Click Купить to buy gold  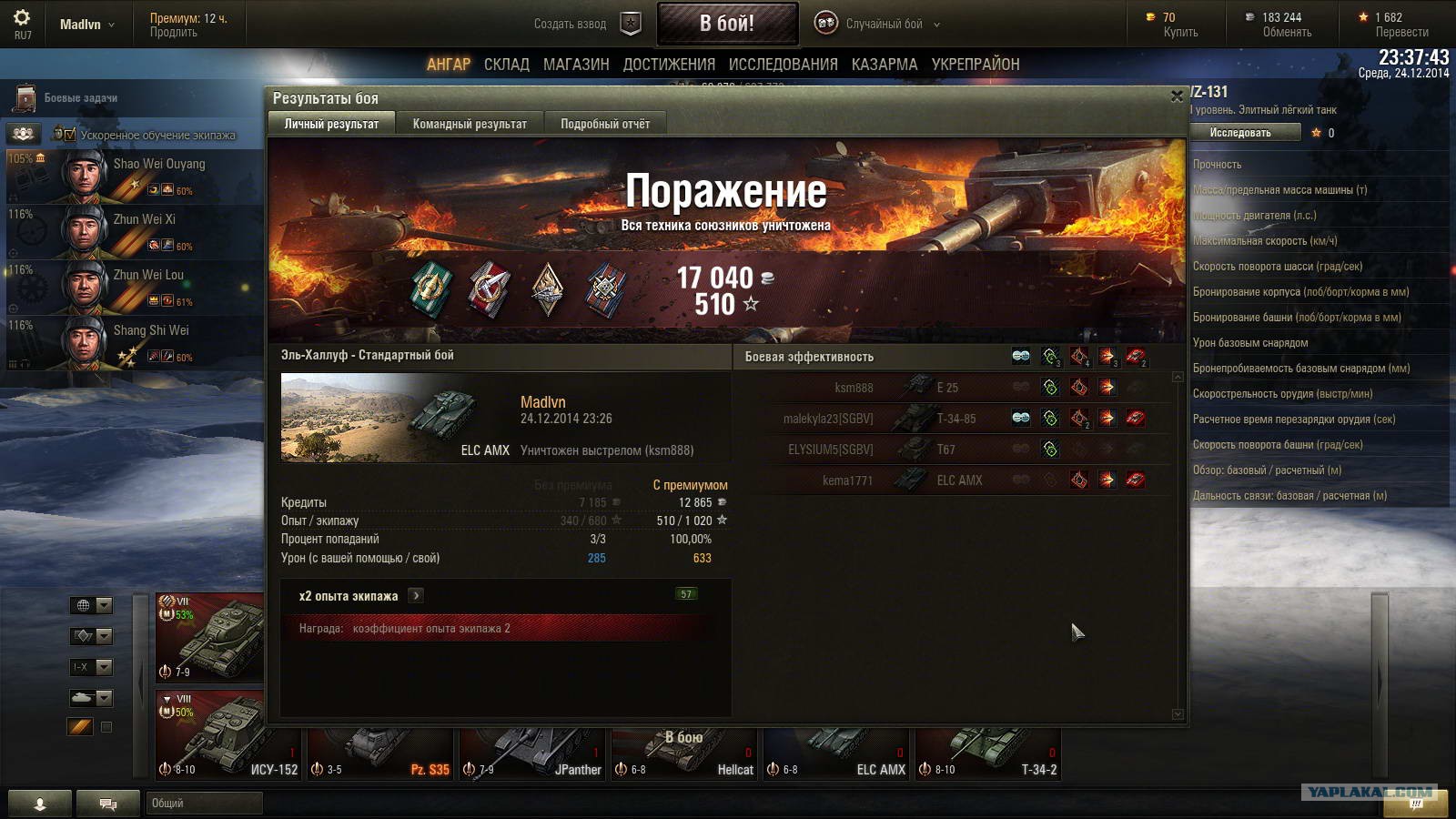pyautogui.click(x=1180, y=32)
